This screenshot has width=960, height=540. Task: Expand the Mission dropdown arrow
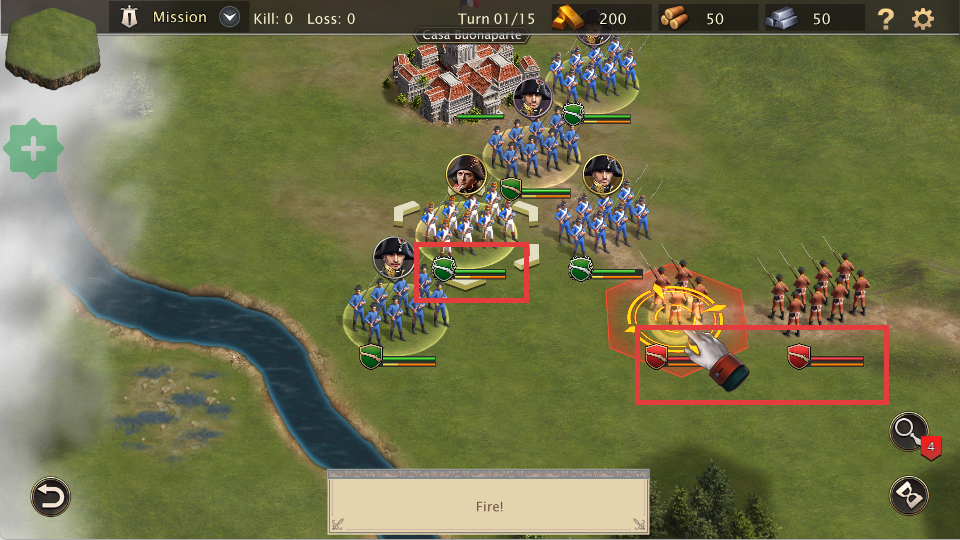[x=230, y=17]
